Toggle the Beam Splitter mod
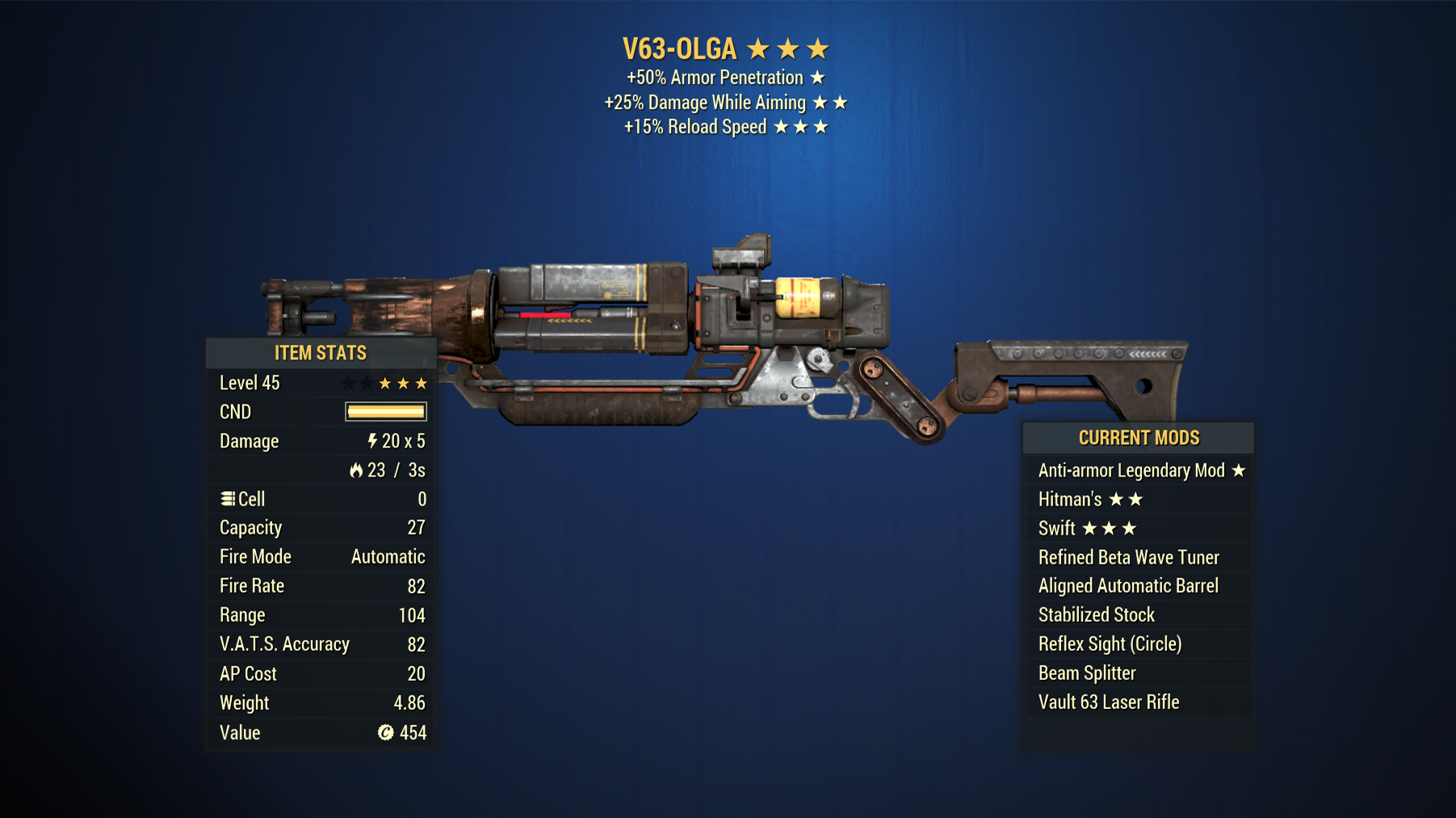The height and width of the screenshot is (818, 1456). click(1086, 673)
